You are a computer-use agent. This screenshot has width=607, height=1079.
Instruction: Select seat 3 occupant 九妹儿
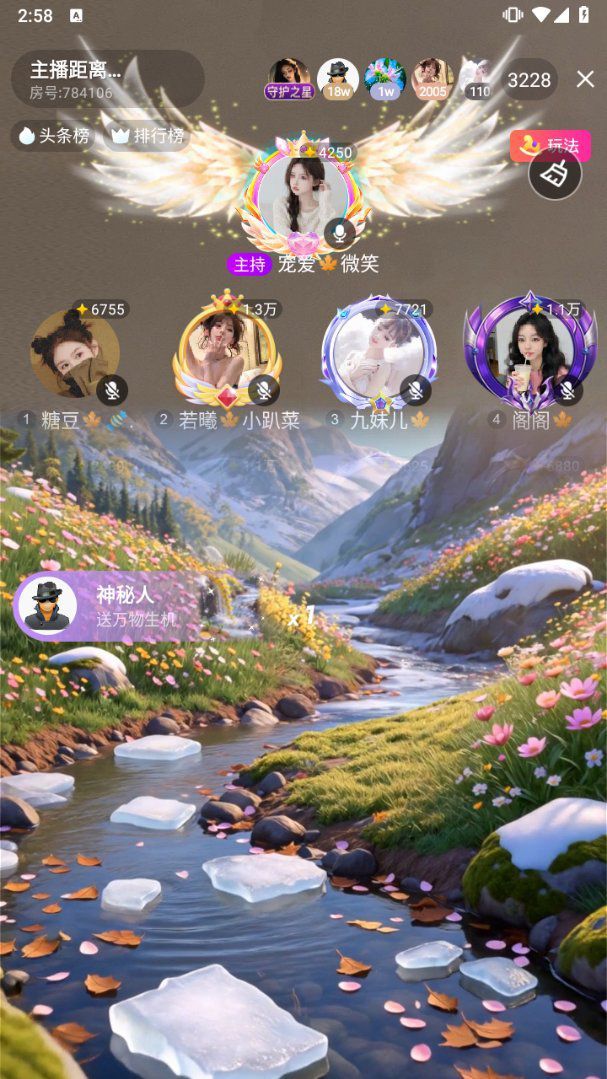(x=378, y=353)
